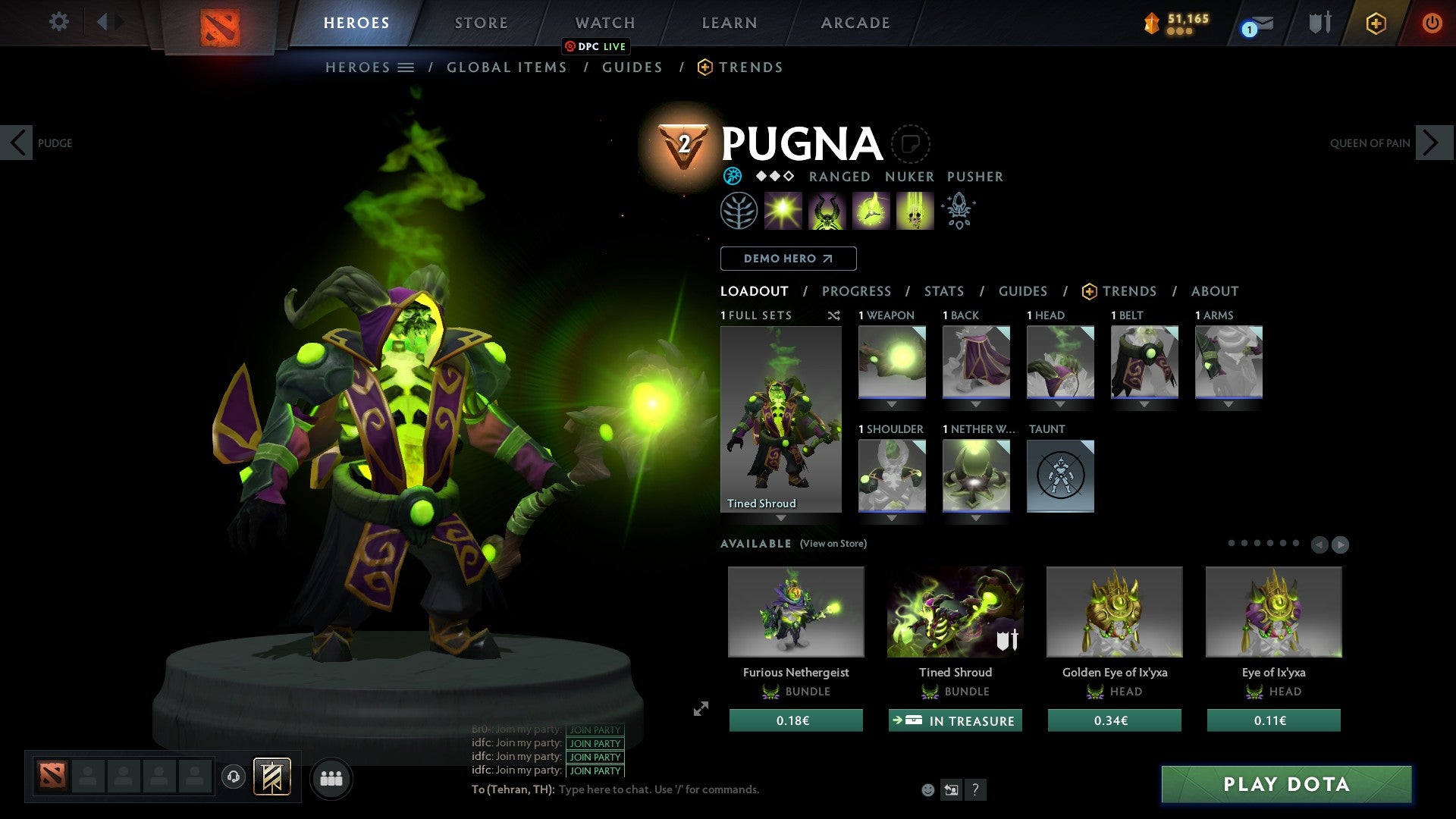Expand the Weapon item slot dropdown arrow
The height and width of the screenshot is (819, 1456).
click(892, 403)
